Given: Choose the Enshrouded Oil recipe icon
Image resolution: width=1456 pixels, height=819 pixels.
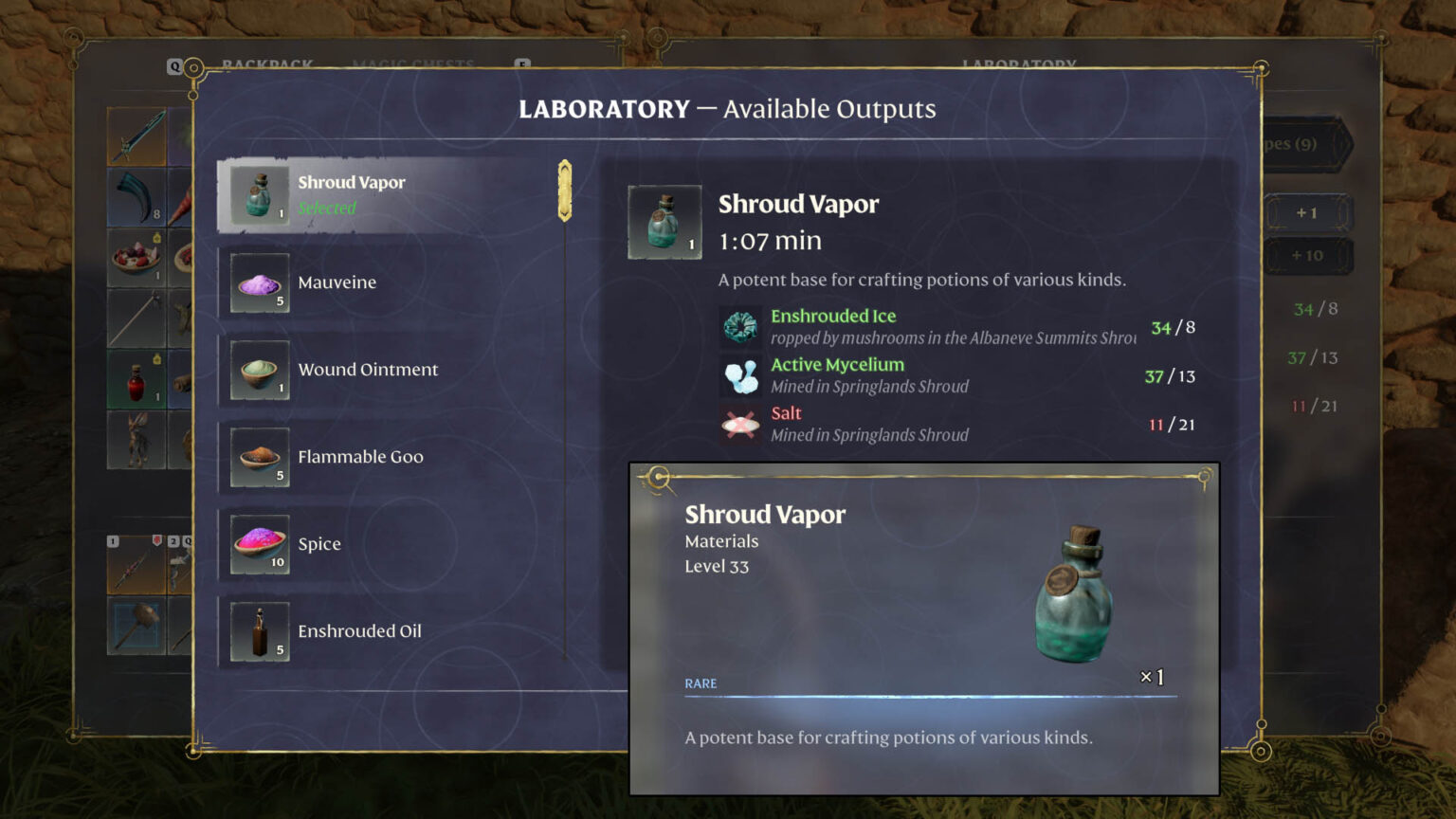Looking at the screenshot, I should [x=258, y=630].
